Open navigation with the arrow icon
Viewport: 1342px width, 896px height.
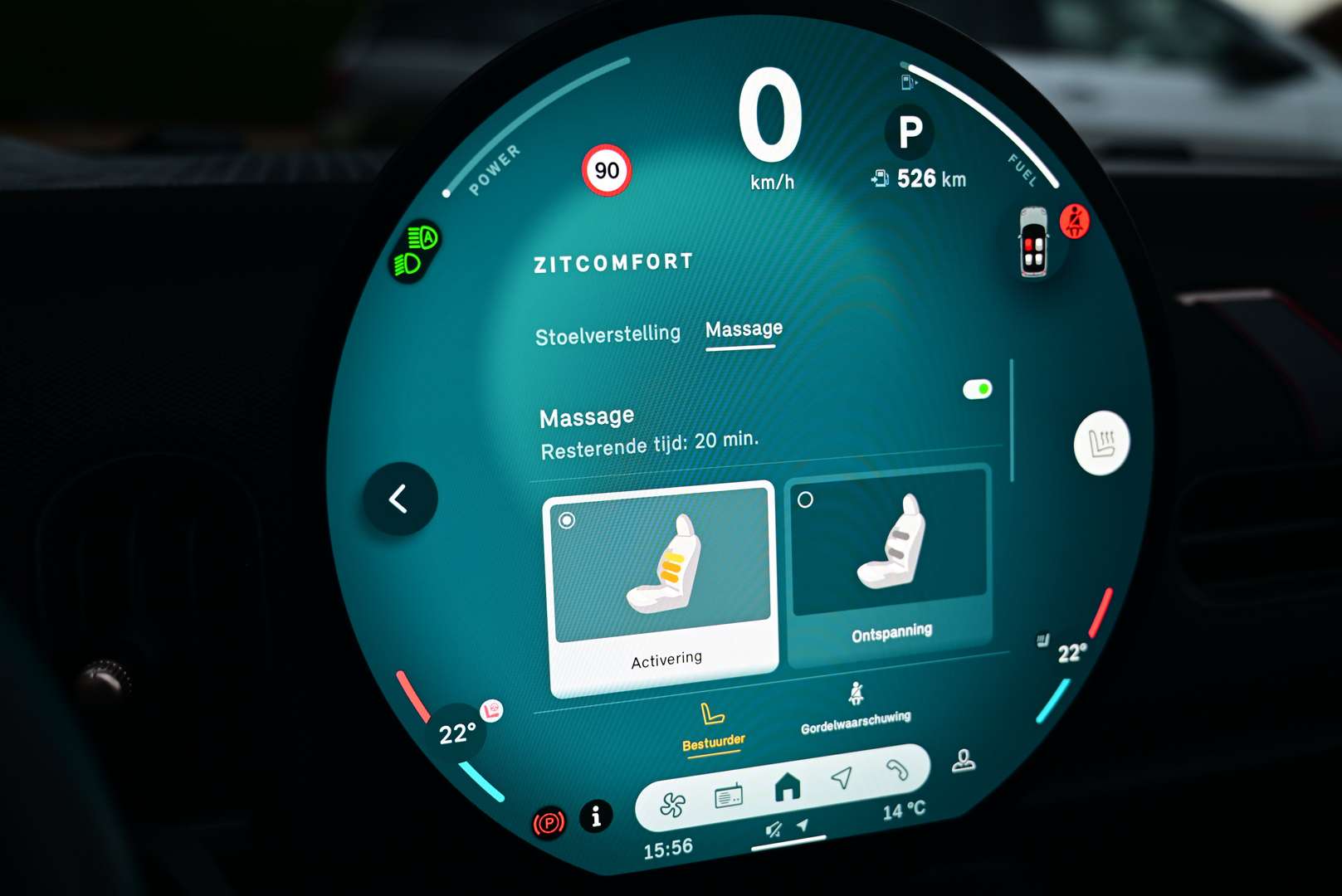click(842, 777)
